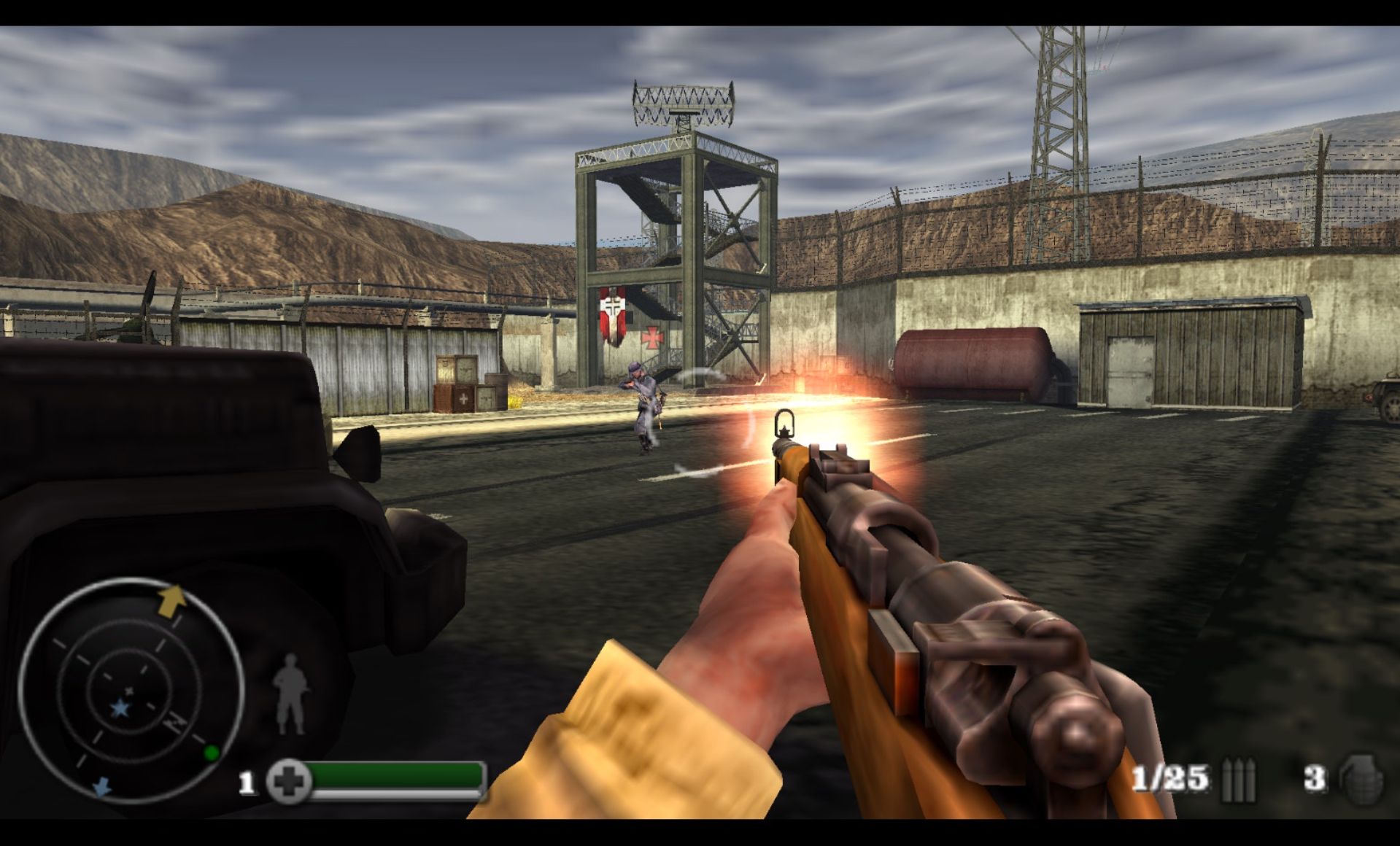Click the green dot on the radar edge
Screen dimensions: 1400x846
click(211, 753)
